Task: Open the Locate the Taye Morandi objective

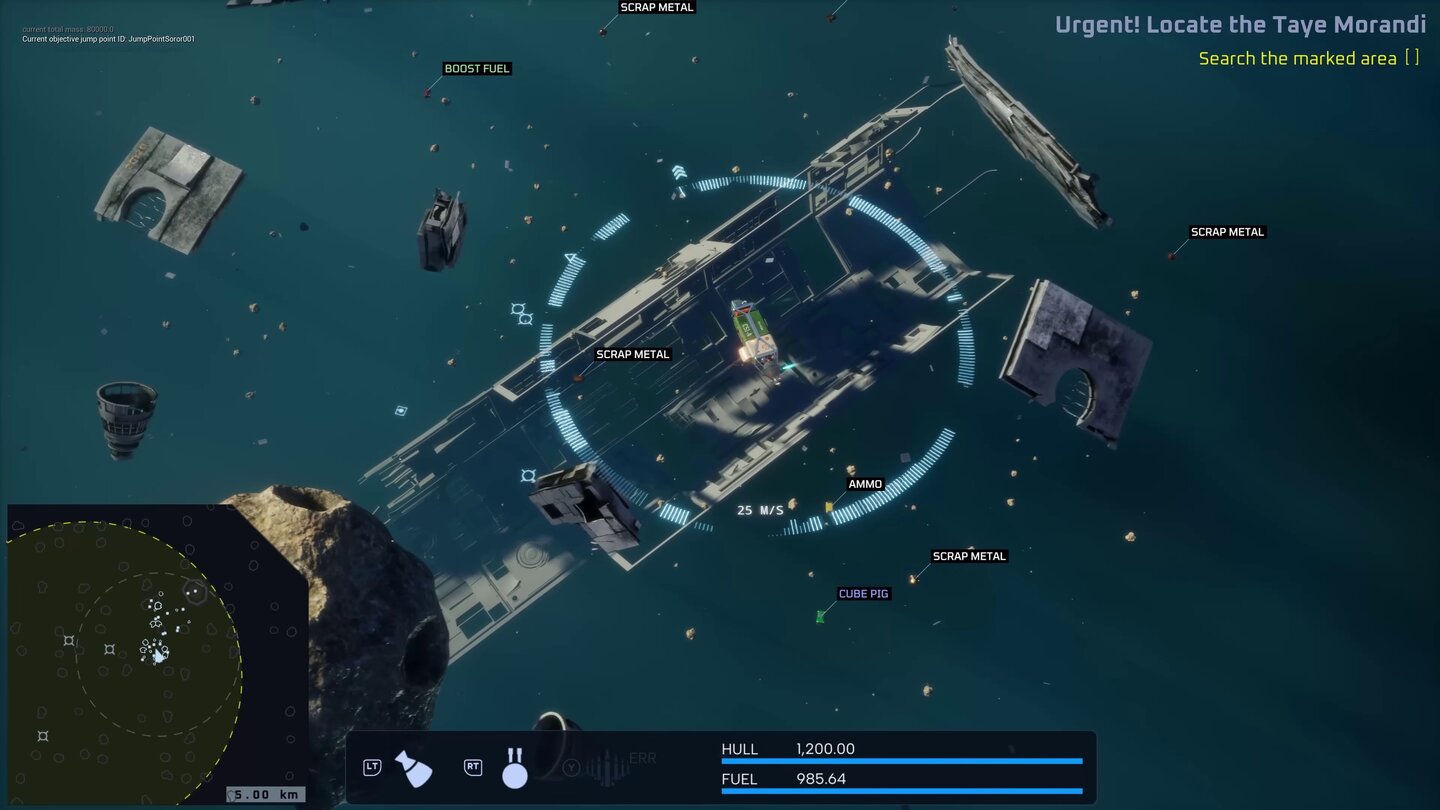Action: (1240, 25)
